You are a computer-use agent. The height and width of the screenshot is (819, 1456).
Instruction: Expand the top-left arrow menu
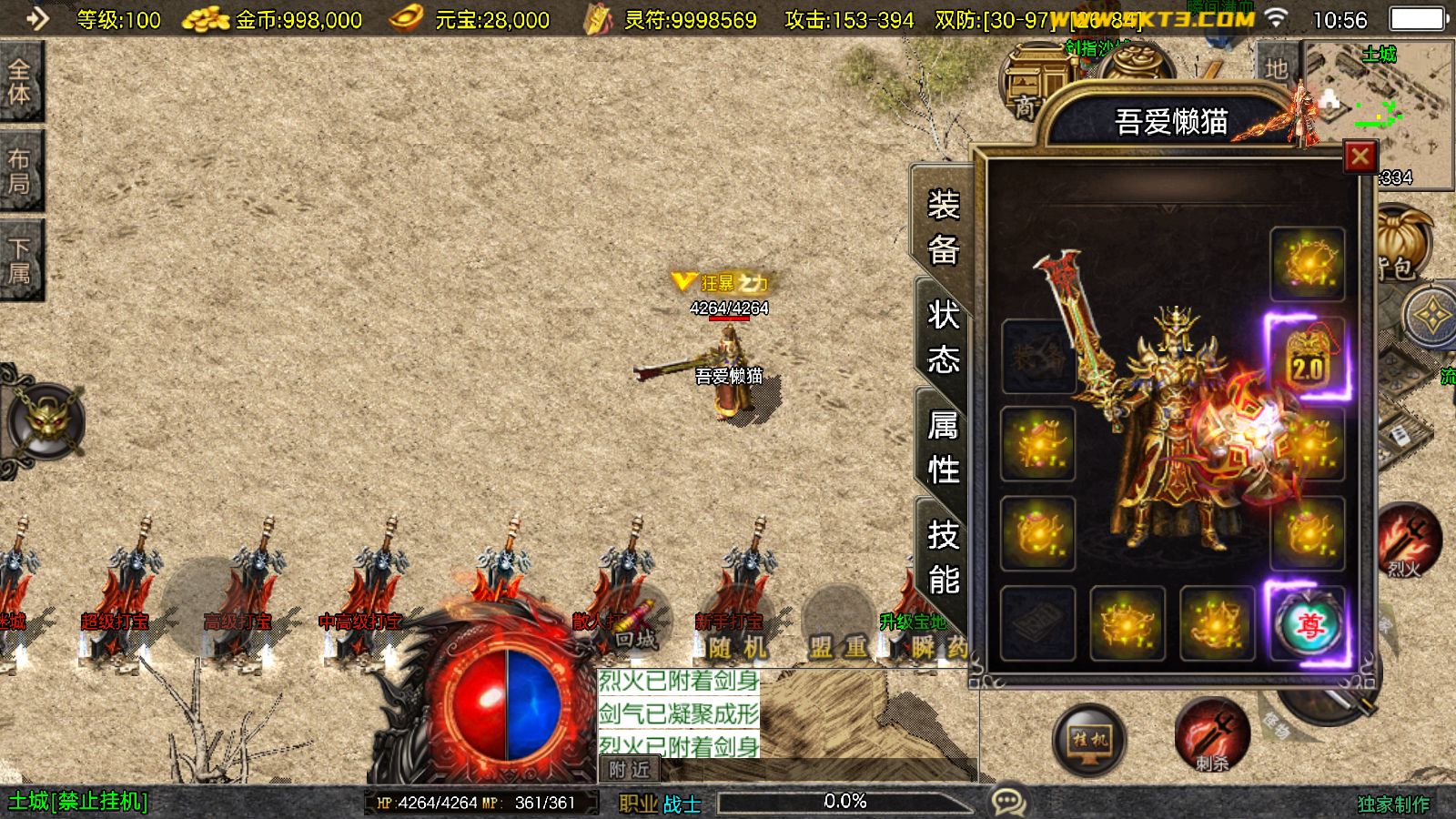(36, 18)
